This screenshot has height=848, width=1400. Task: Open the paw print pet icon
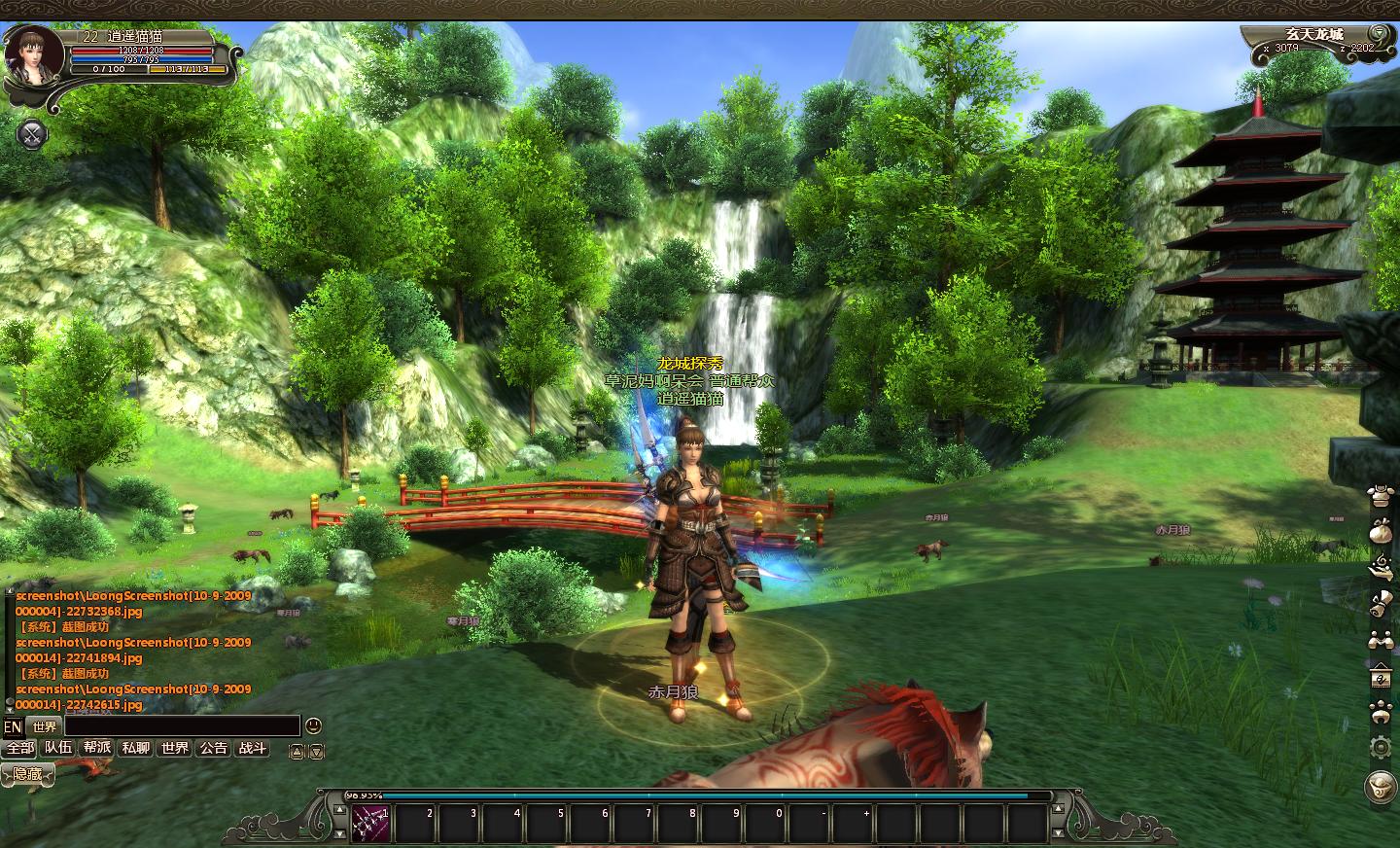[x=1379, y=712]
